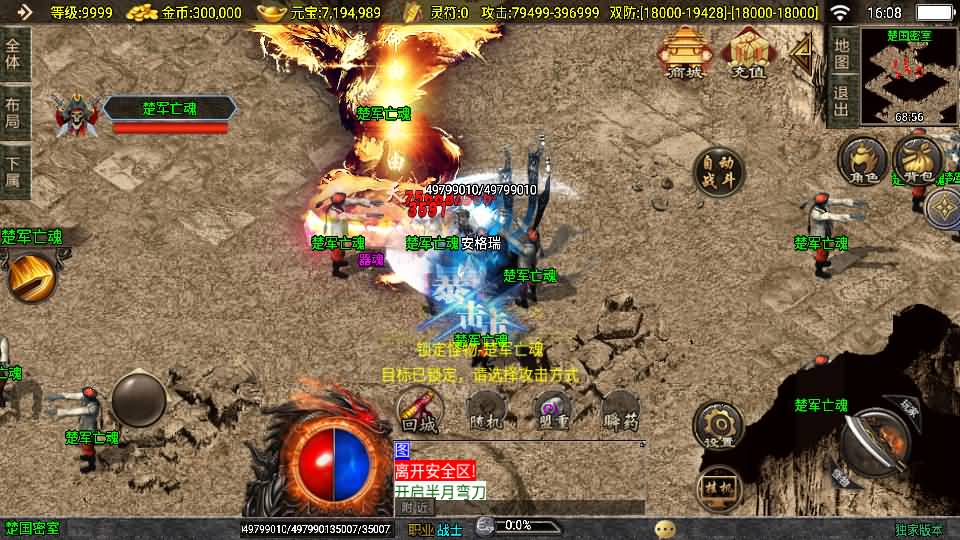The width and height of the screenshot is (960, 540).
Task: Select the 全体 tab
Action: 14,53
